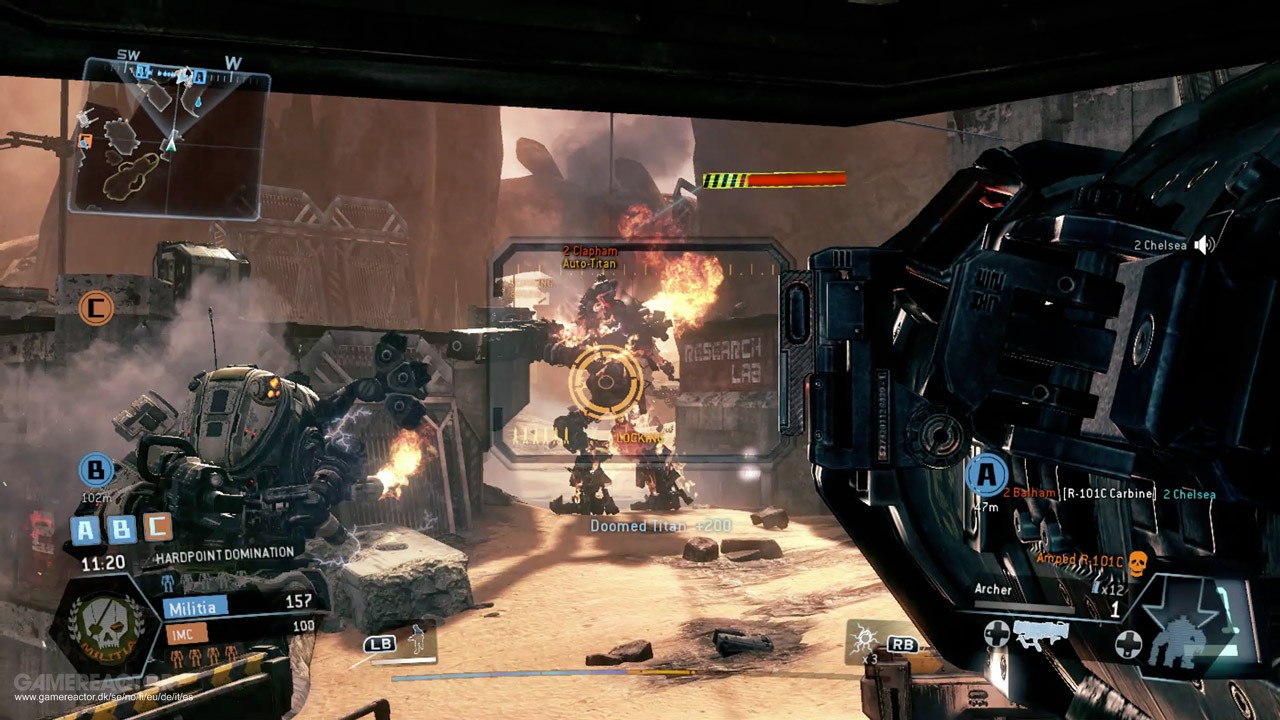
Task: Select the hardpoint C marker icon
Action: (96, 309)
